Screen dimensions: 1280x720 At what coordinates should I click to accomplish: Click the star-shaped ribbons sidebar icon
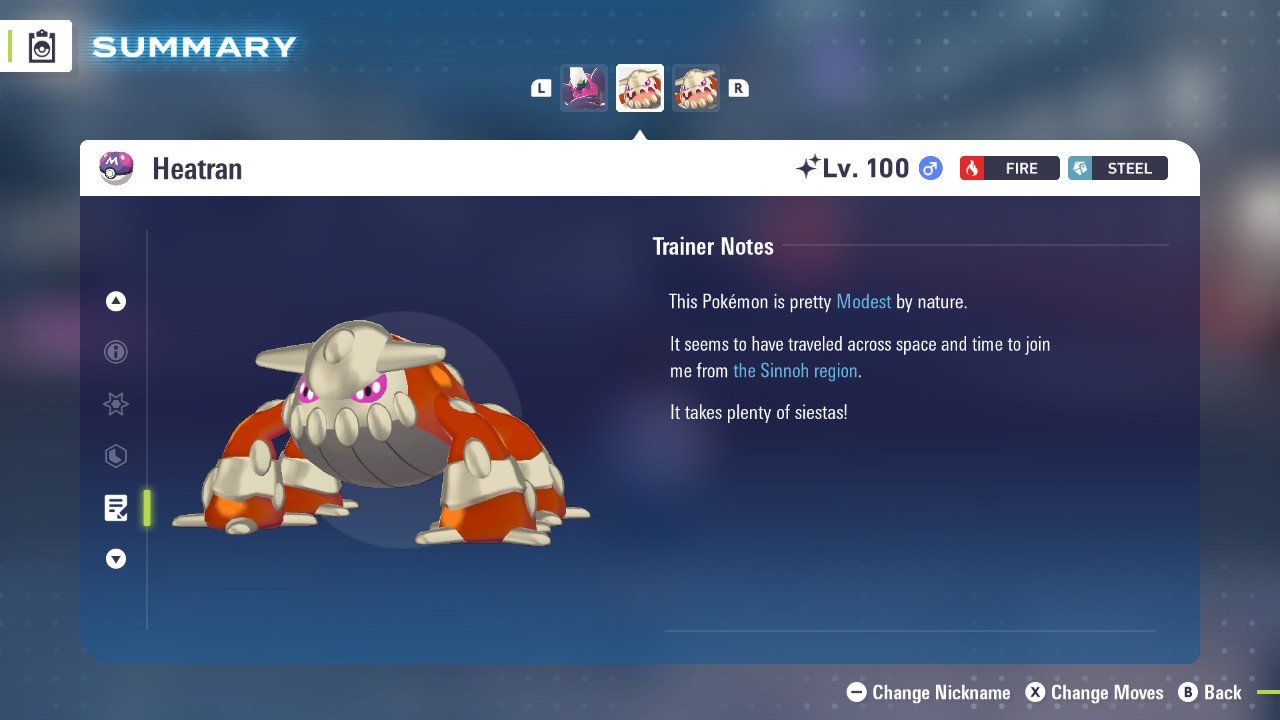click(x=115, y=404)
